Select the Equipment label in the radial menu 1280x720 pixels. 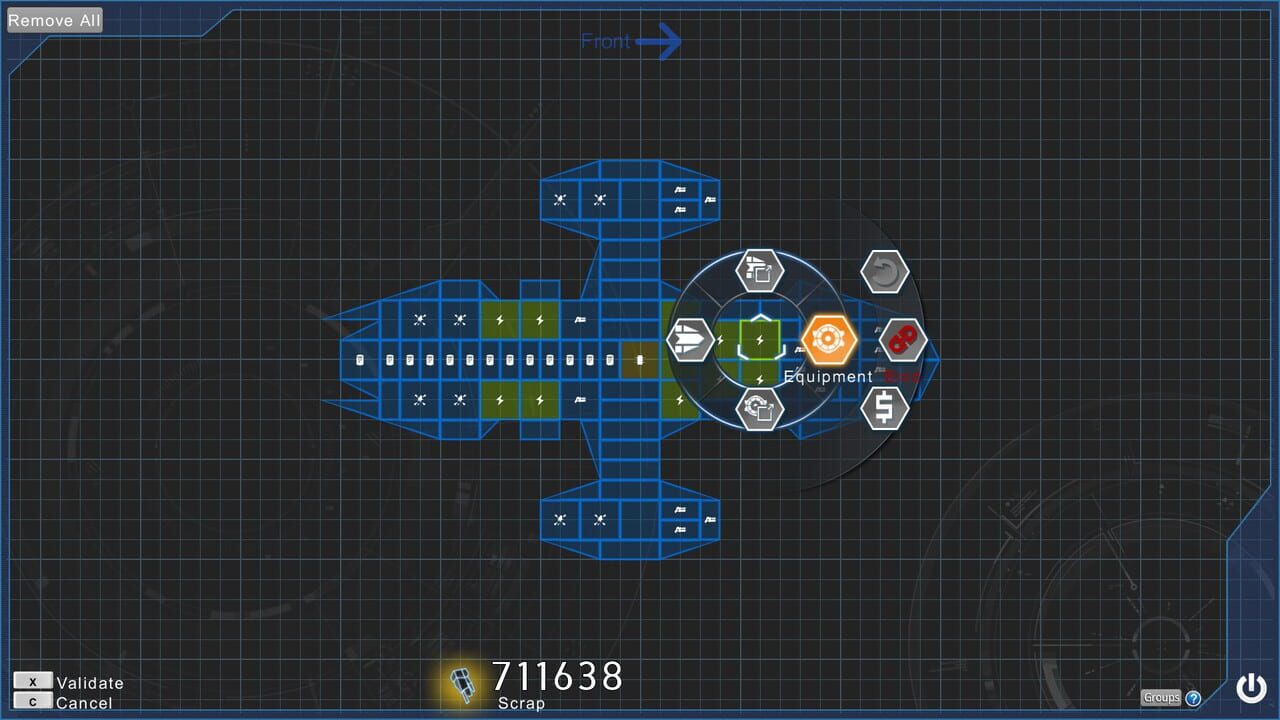(x=827, y=377)
